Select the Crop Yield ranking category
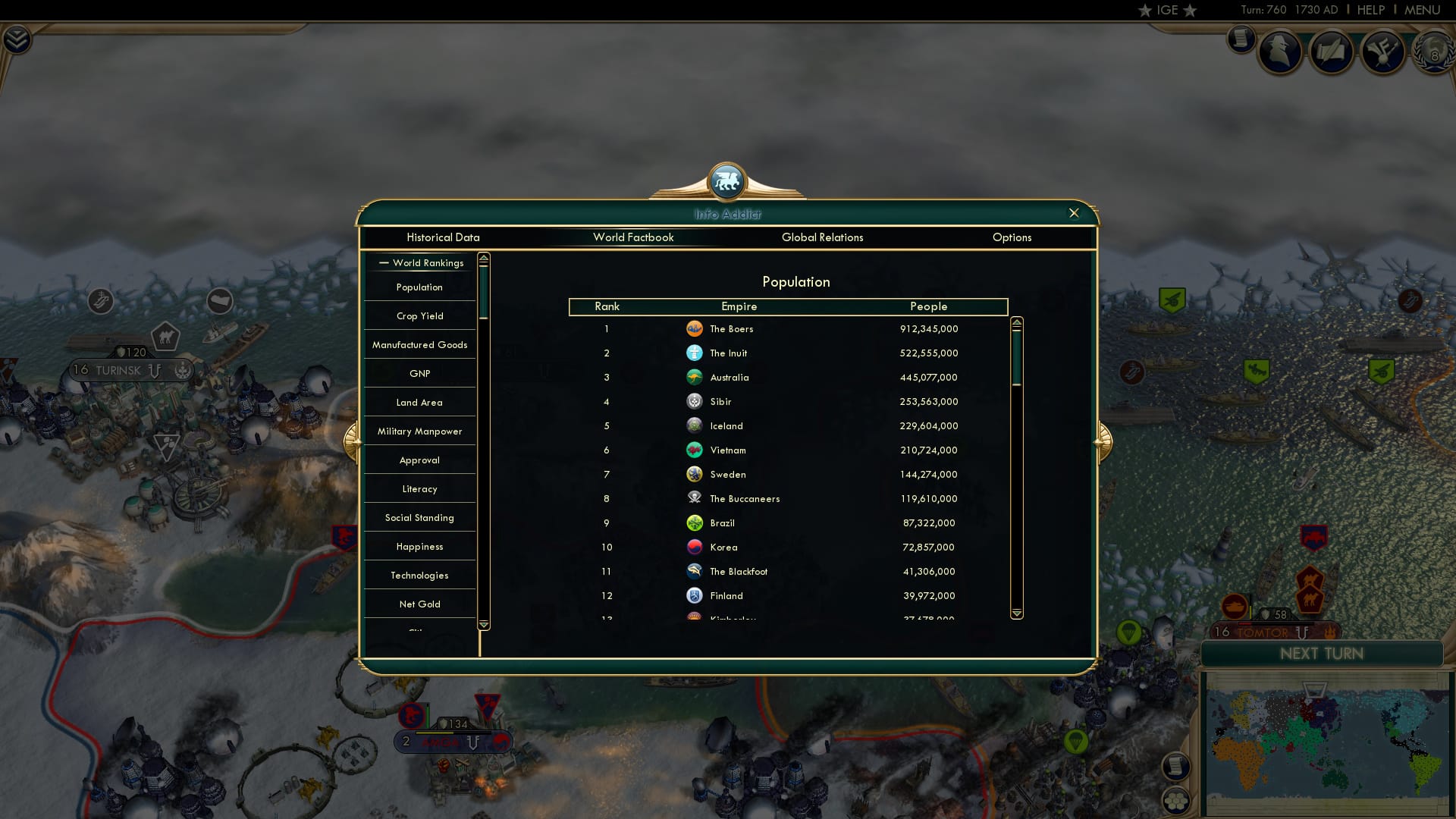 pos(419,315)
